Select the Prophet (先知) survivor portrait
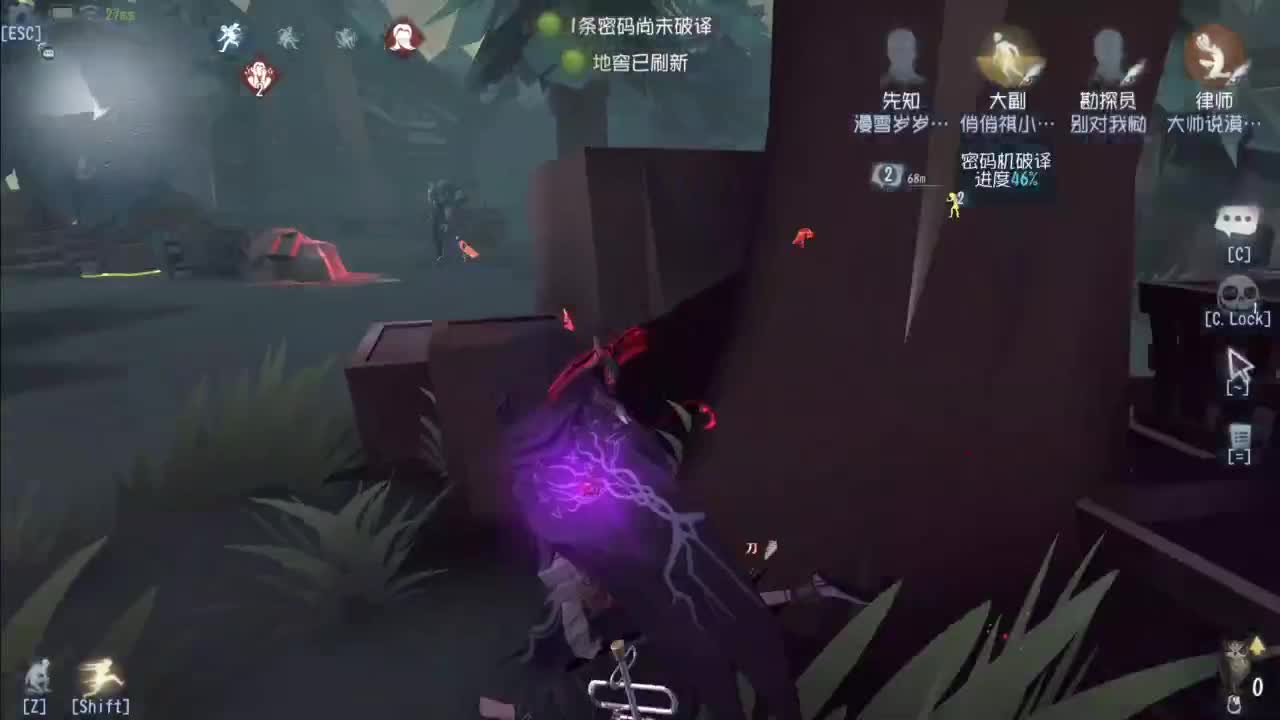 [900, 55]
